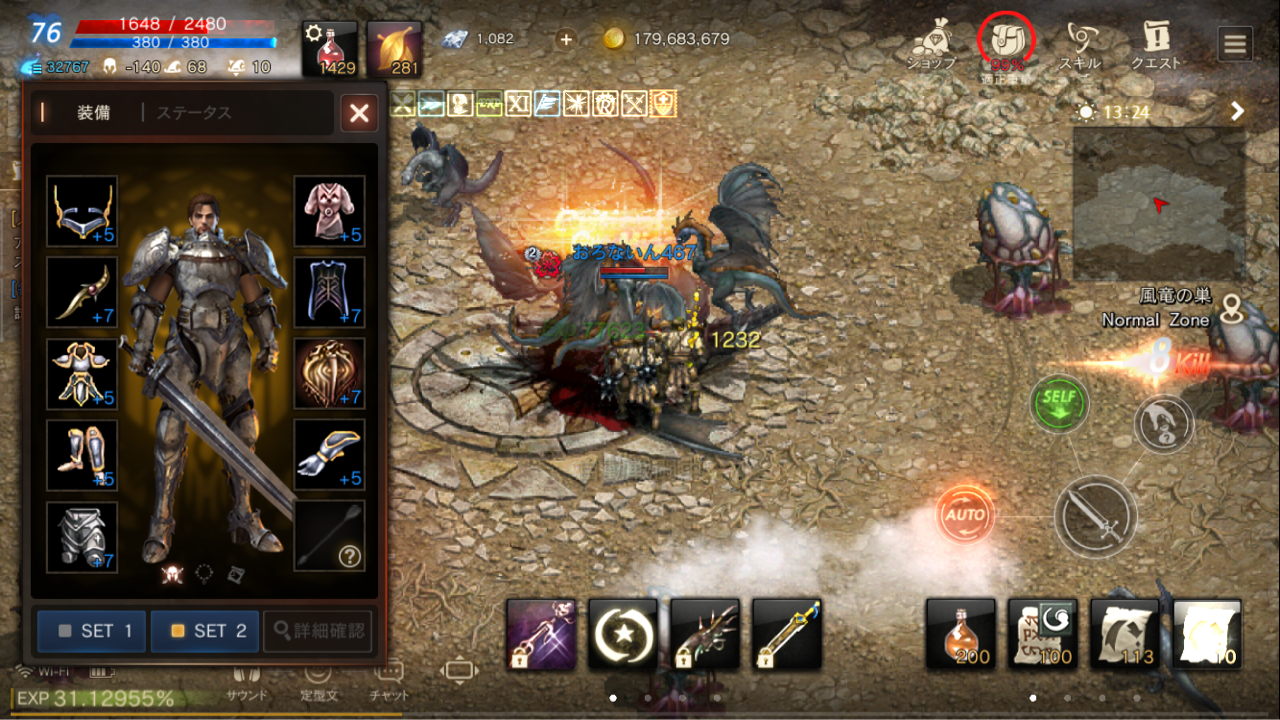Open the クエスト quest log
This screenshot has width=1280, height=720.
1156,45
